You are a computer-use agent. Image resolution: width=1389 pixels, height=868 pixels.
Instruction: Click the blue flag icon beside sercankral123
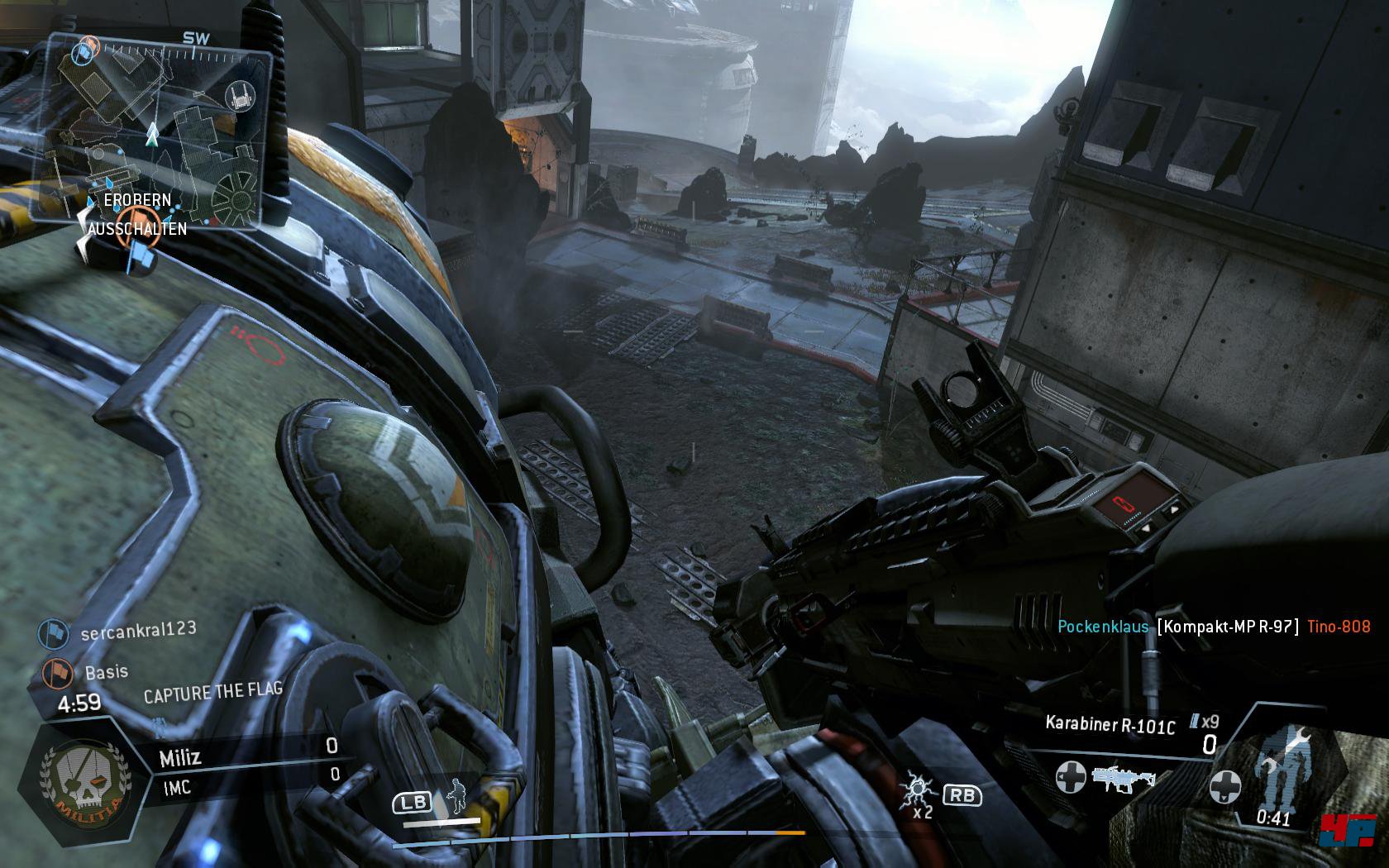51,634
